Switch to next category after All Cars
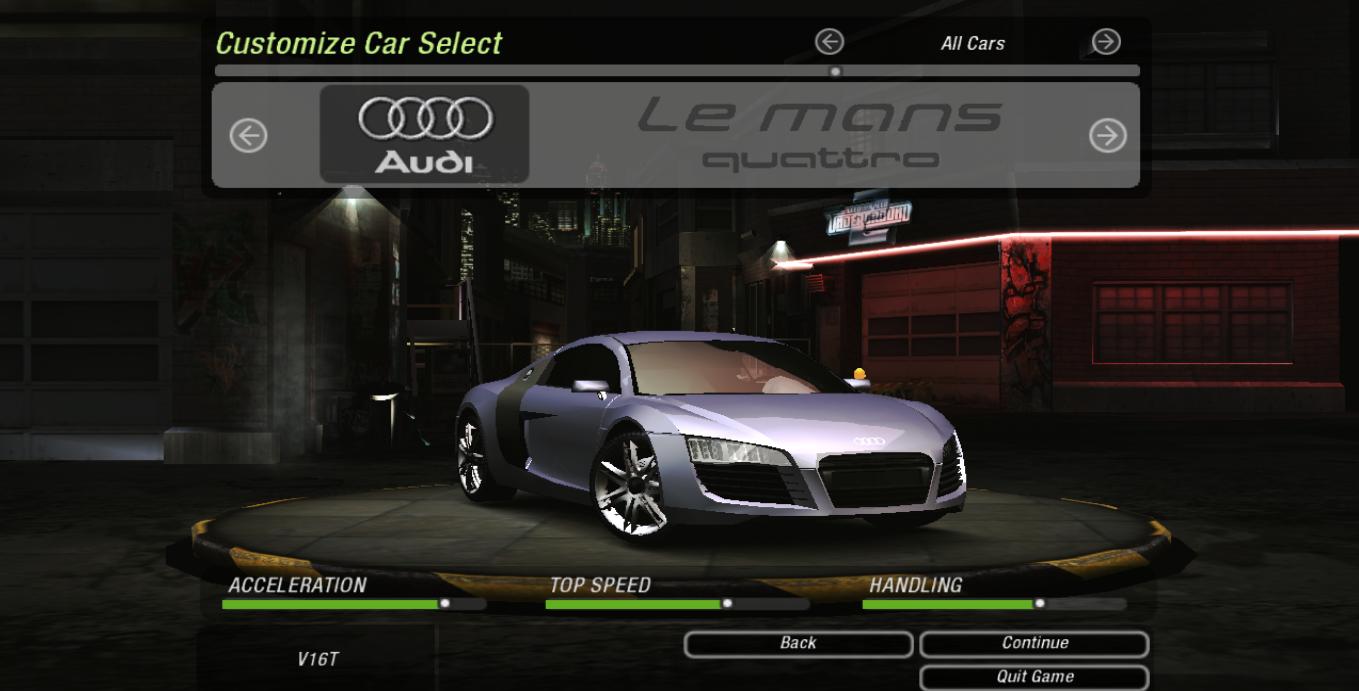This screenshot has height=691, width=1359. click(1105, 42)
